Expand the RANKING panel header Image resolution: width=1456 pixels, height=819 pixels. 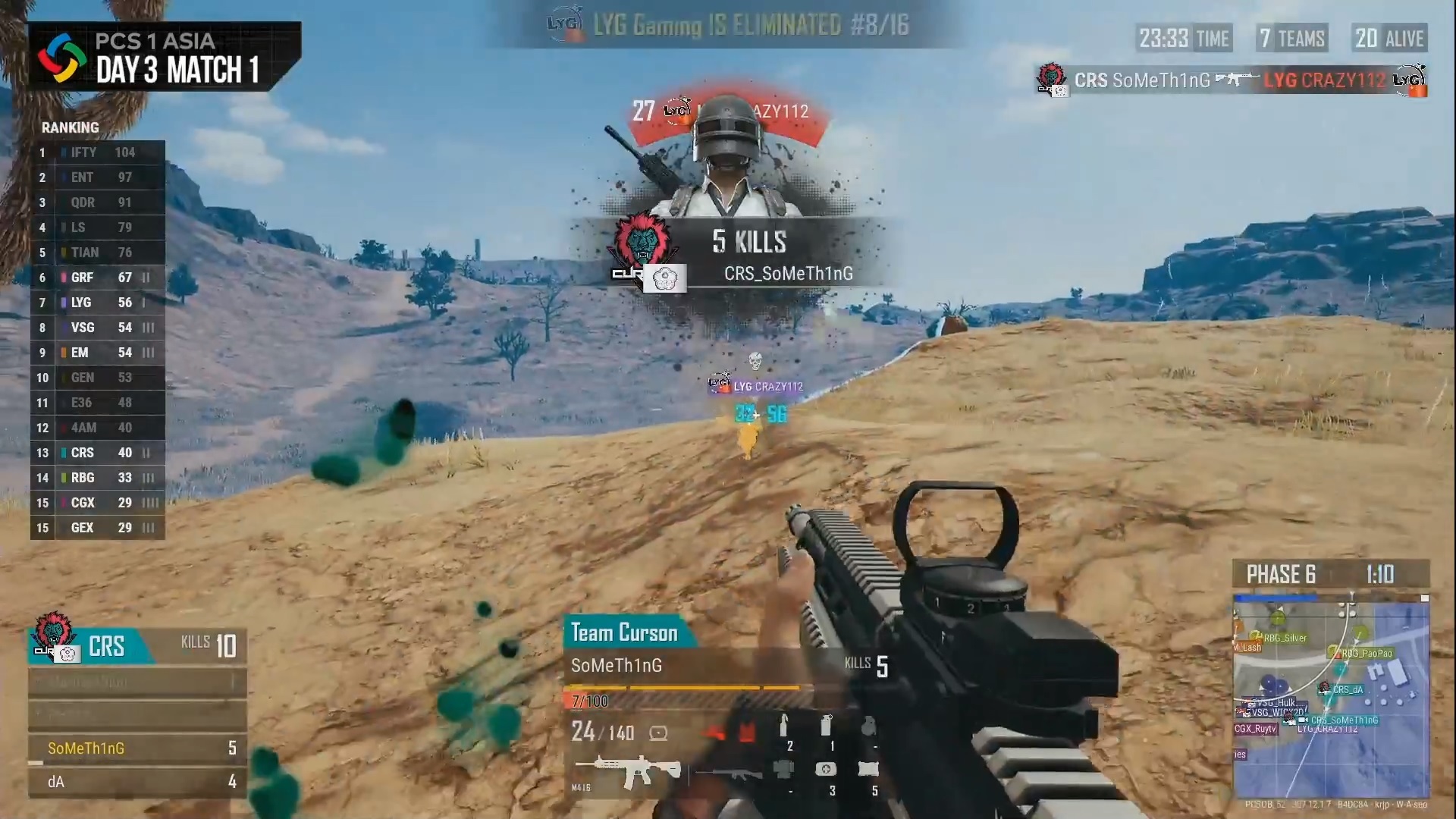[71, 127]
